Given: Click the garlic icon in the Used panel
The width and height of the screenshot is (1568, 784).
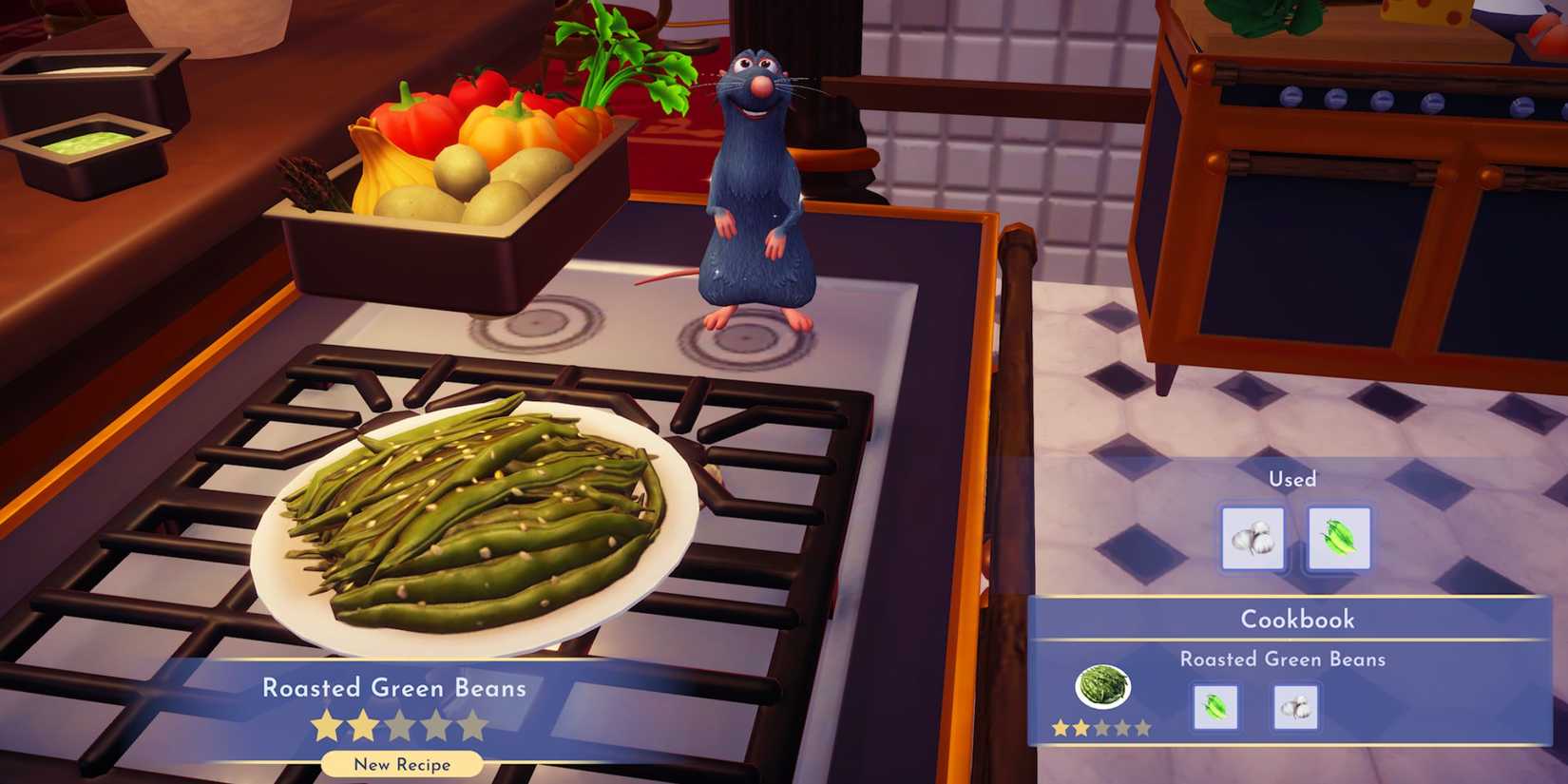Looking at the screenshot, I should [x=1253, y=540].
